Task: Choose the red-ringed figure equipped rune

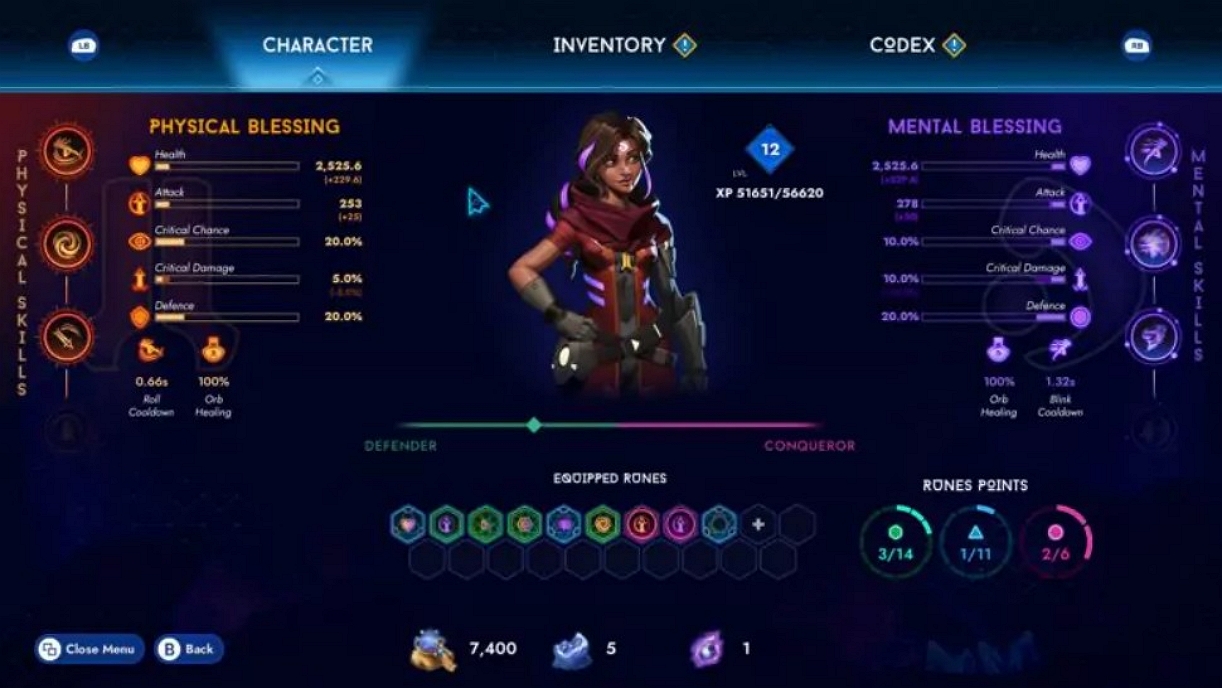Action: point(641,524)
